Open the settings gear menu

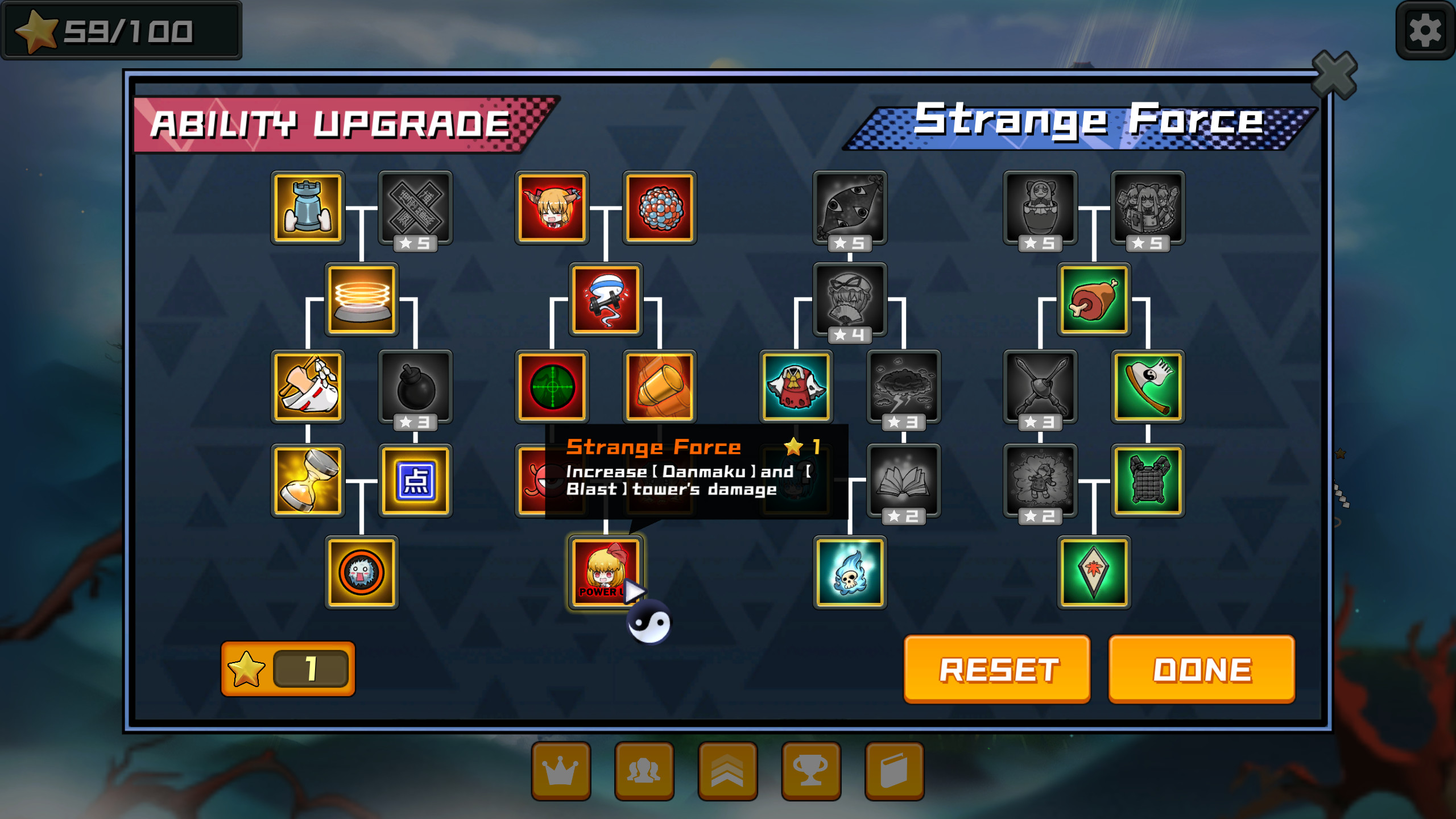1426,31
